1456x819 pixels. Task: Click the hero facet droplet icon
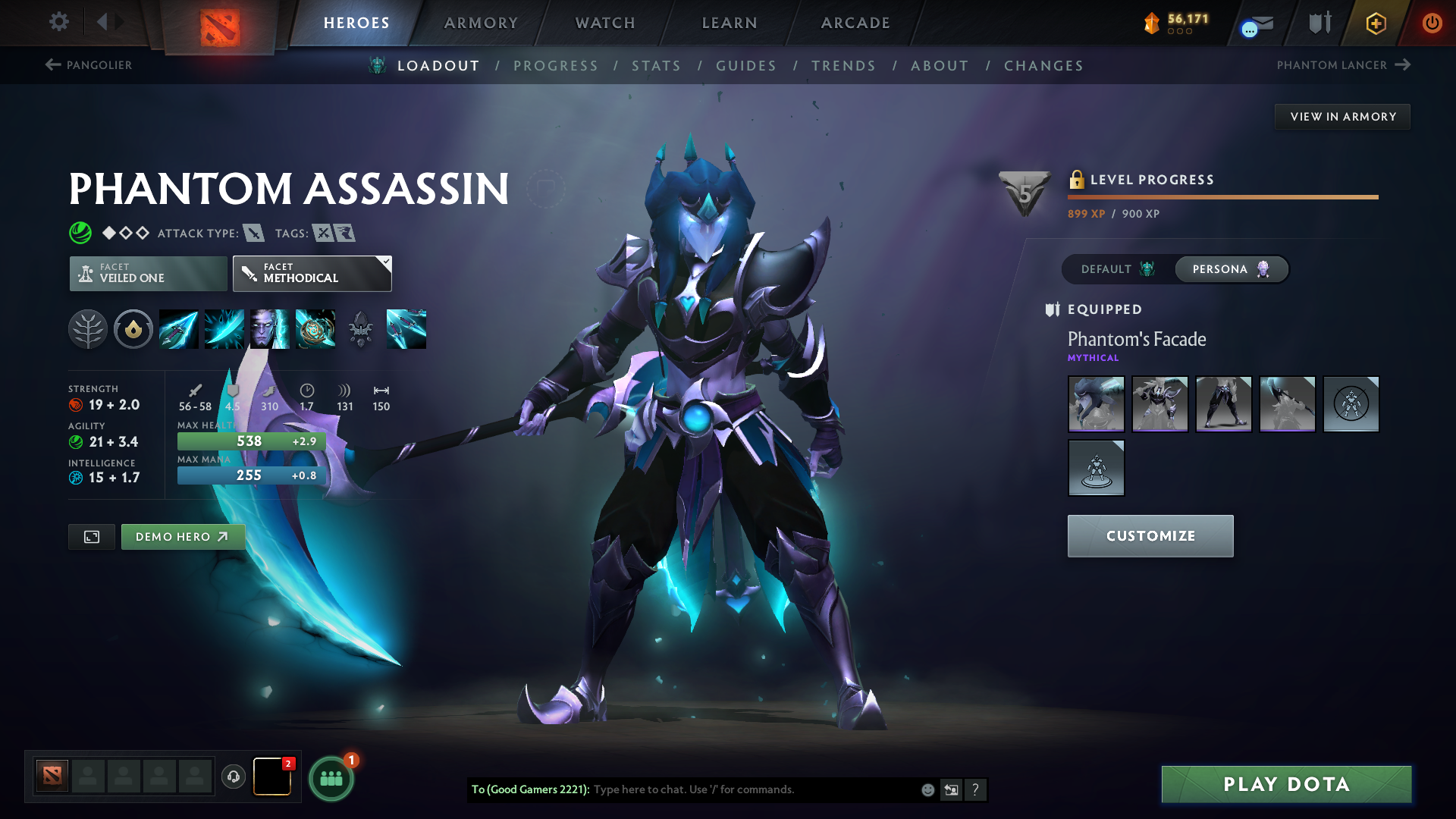tap(133, 329)
